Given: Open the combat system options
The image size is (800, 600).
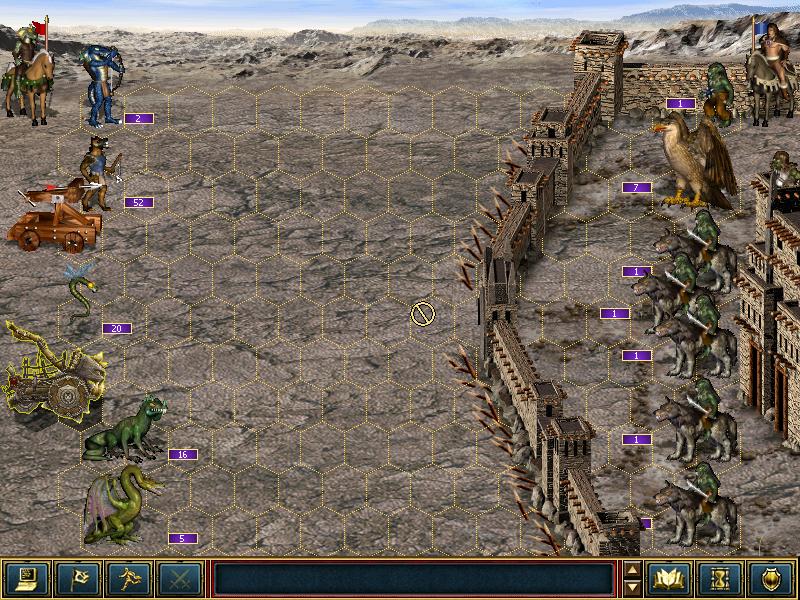Looking at the screenshot, I should 26,578.
